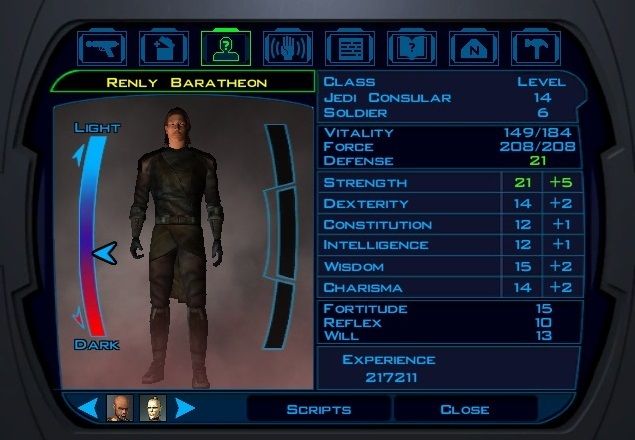Select the Character sheet tab

point(225,47)
